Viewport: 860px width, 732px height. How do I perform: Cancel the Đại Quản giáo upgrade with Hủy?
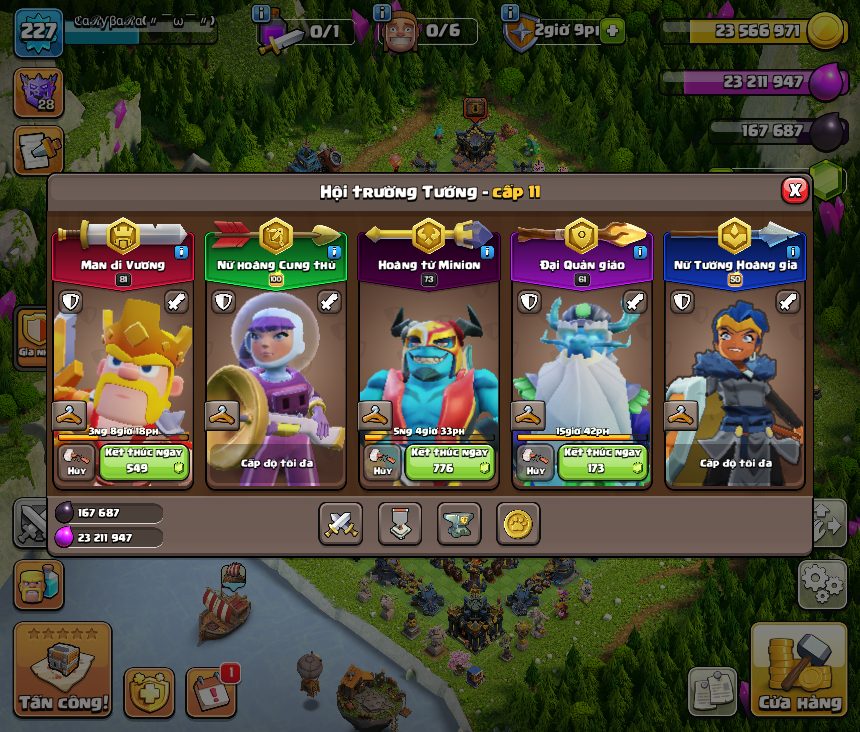click(535, 462)
